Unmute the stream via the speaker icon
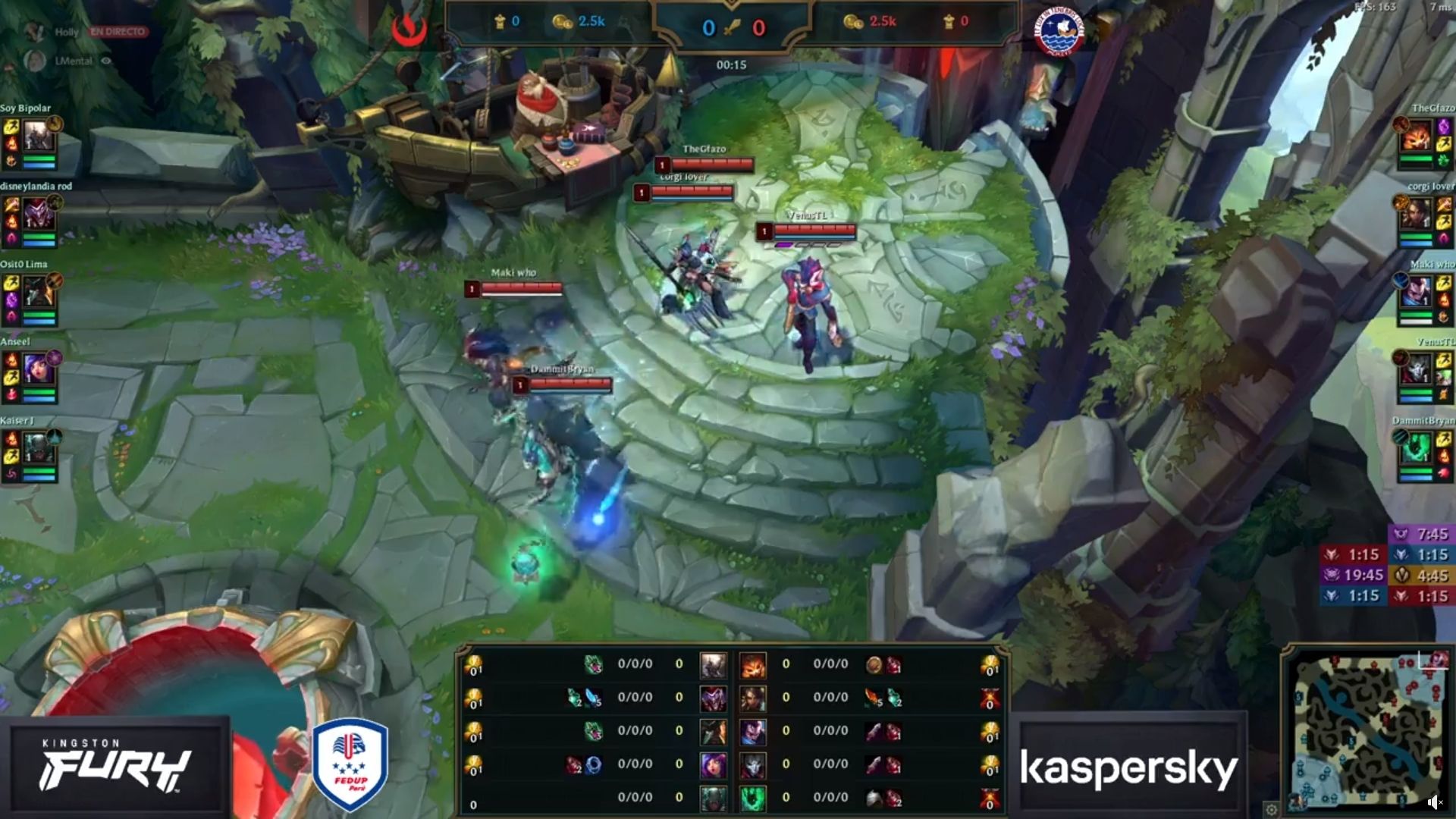Viewport: 1456px width, 819px height. pyautogui.click(x=1433, y=802)
